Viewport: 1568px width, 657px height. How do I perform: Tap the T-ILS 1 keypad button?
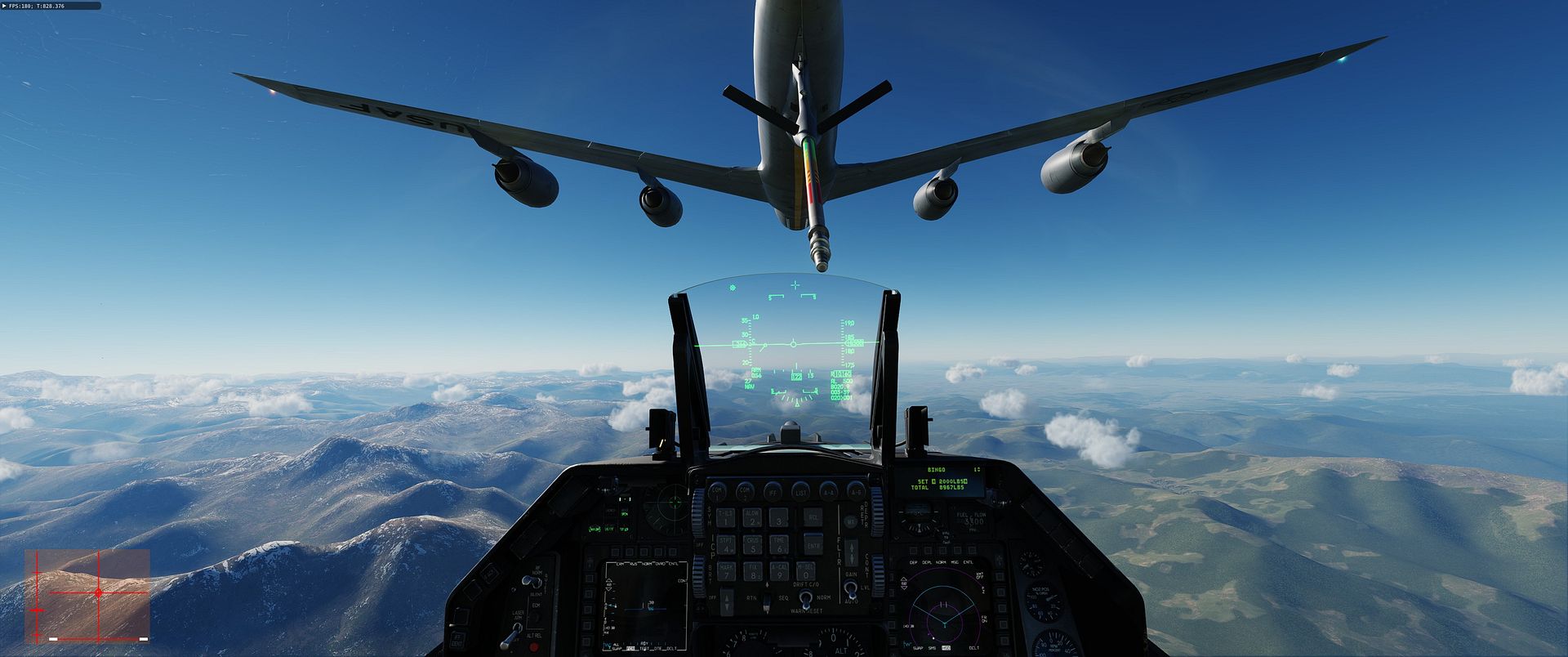(x=725, y=517)
